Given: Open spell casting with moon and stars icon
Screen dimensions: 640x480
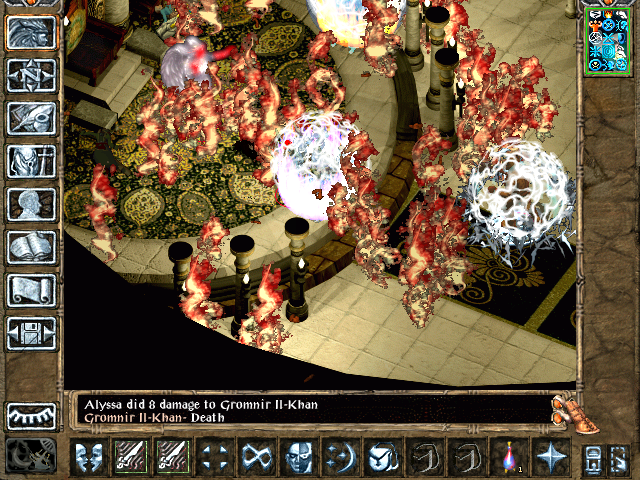Looking at the screenshot, I should point(339,457).
